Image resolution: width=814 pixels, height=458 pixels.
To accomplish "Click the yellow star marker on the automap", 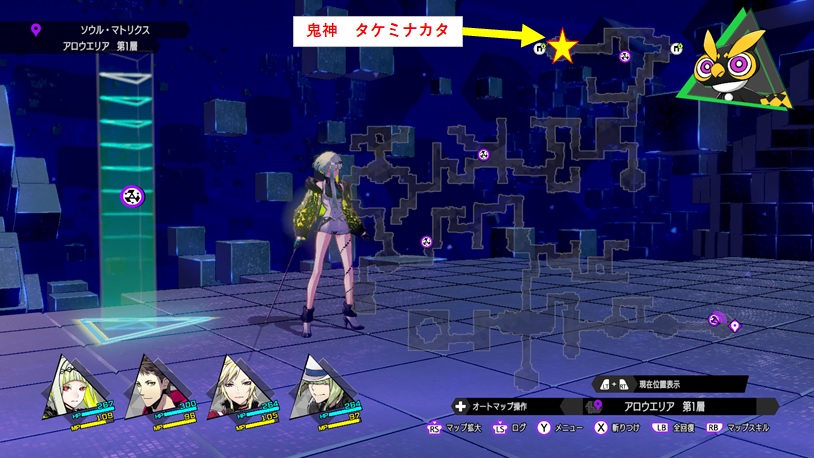I will click(563, 45).
